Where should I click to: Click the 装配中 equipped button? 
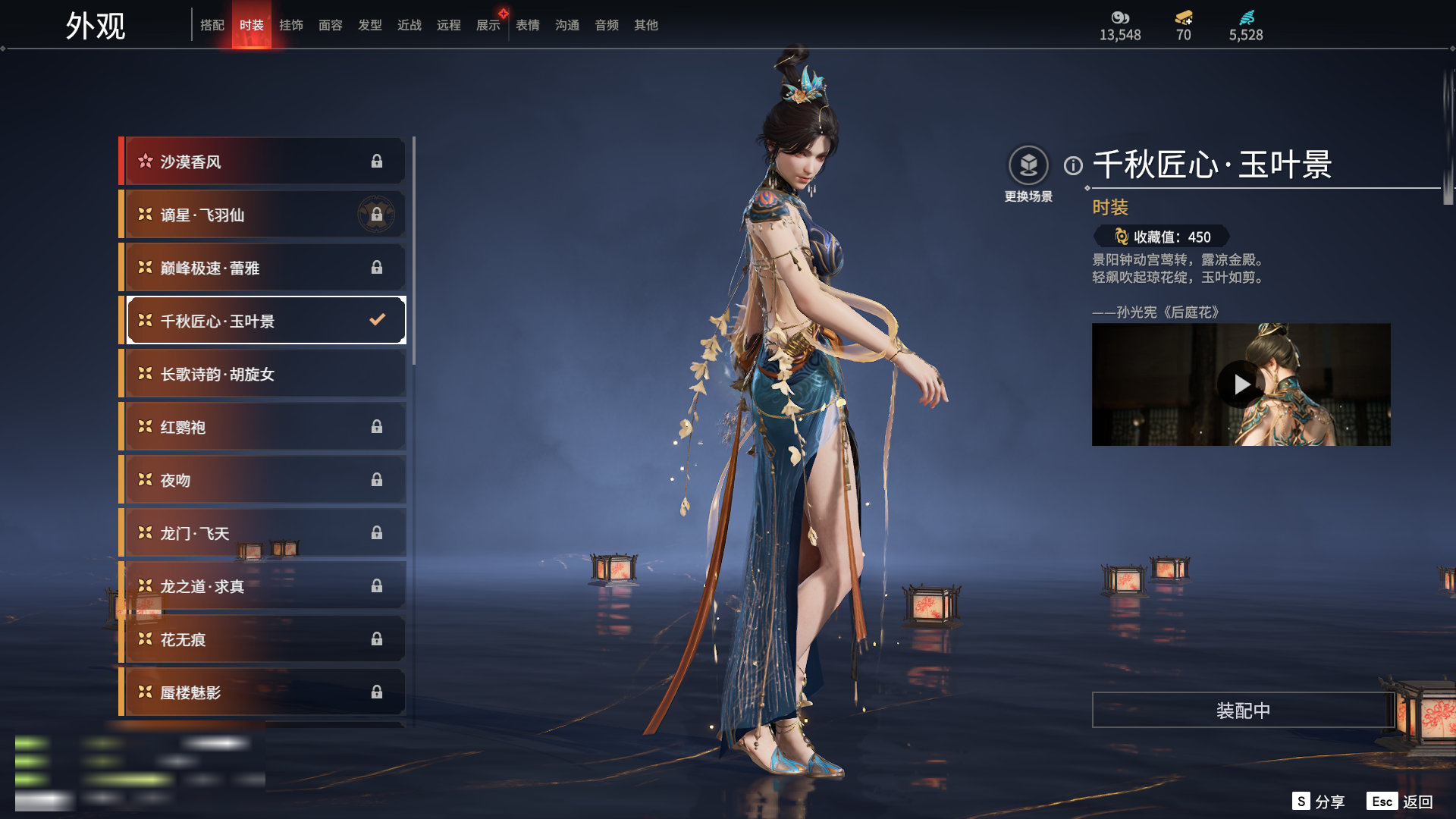1243,710
